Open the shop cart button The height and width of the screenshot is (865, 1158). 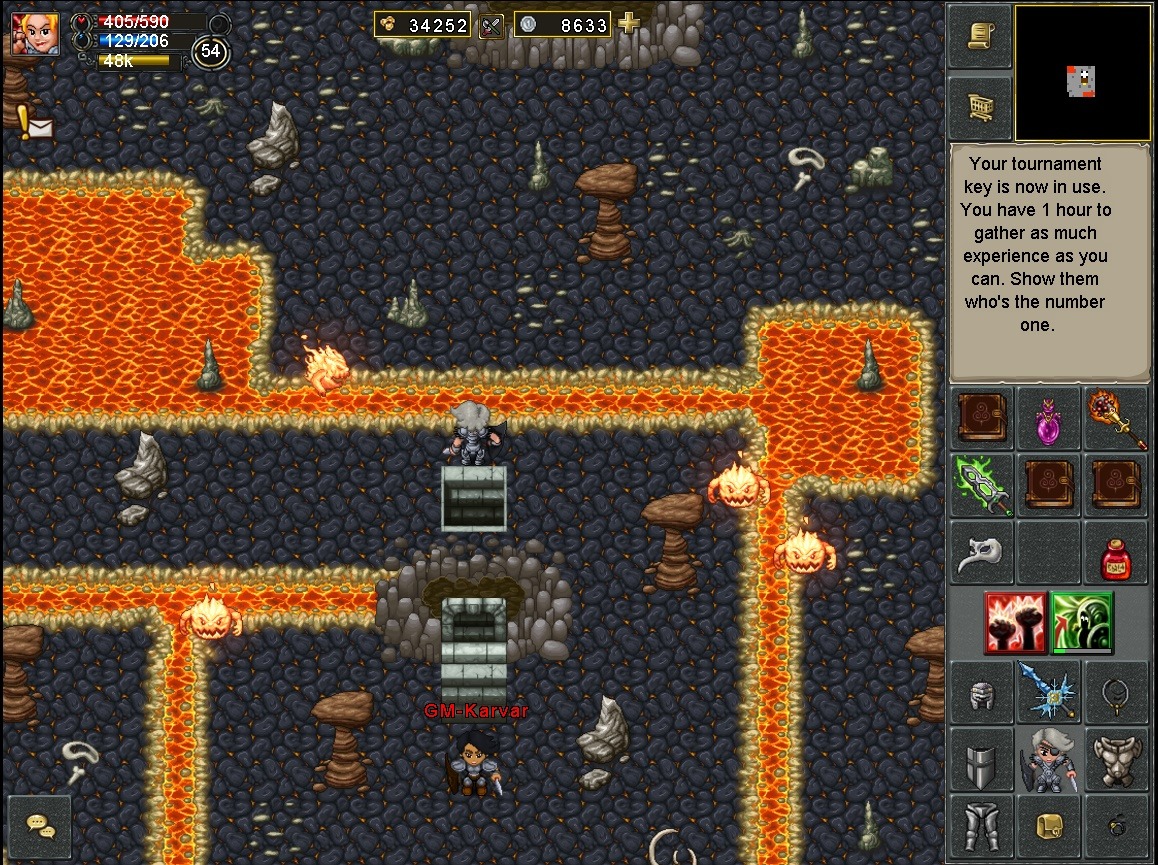click(x=979, y=105)
